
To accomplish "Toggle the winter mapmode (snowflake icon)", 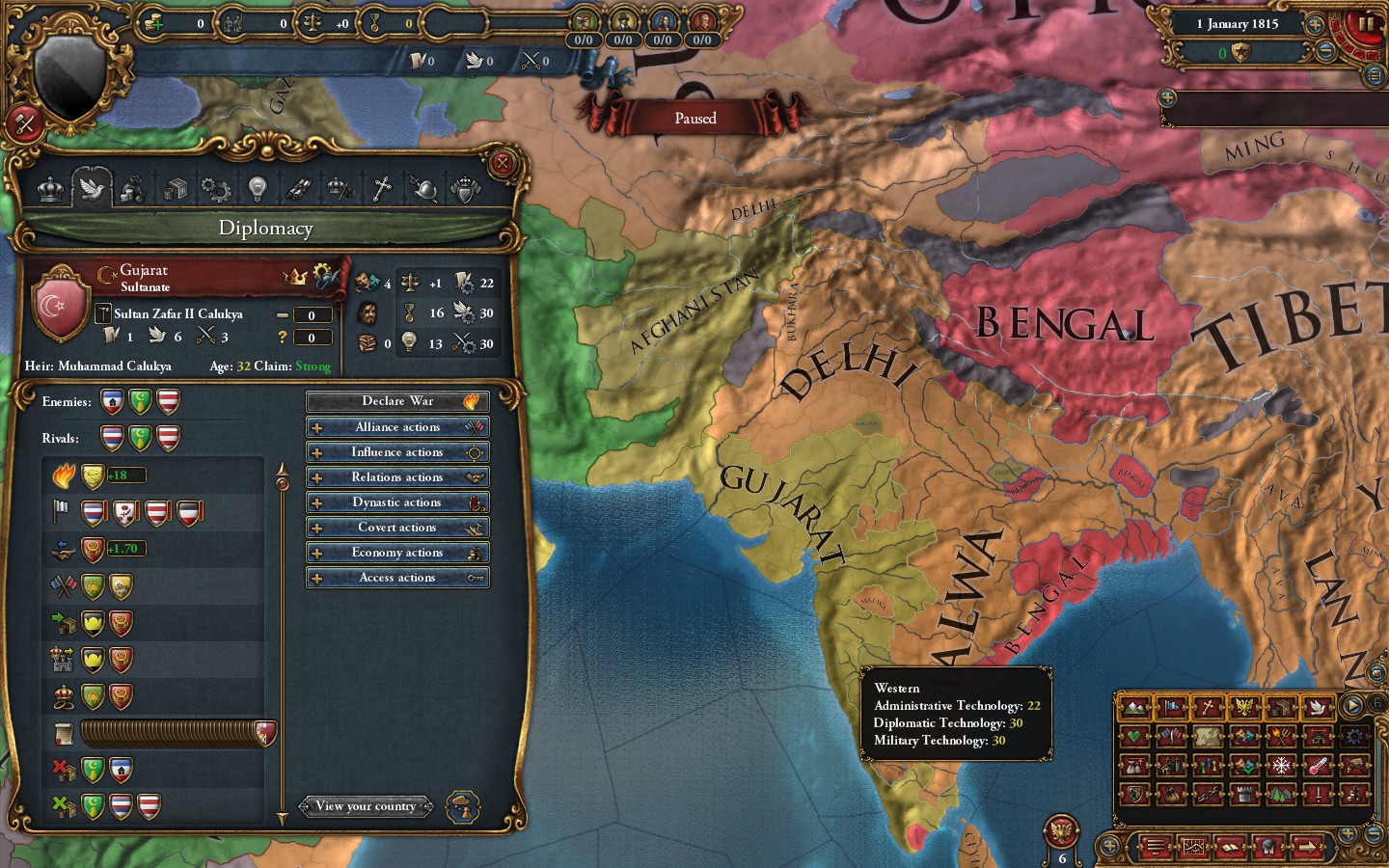I will [x=1280, y=765].
